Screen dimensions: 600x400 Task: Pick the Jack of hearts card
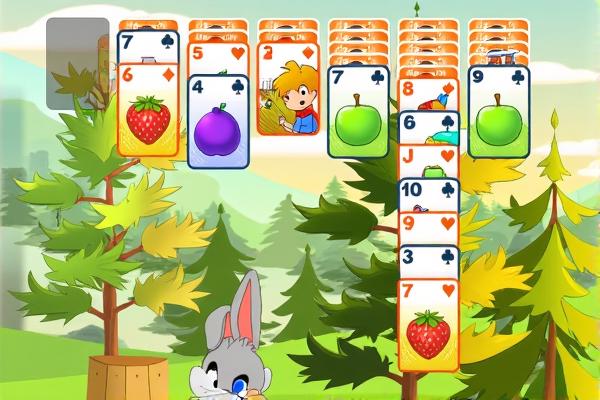click(428, 160)
